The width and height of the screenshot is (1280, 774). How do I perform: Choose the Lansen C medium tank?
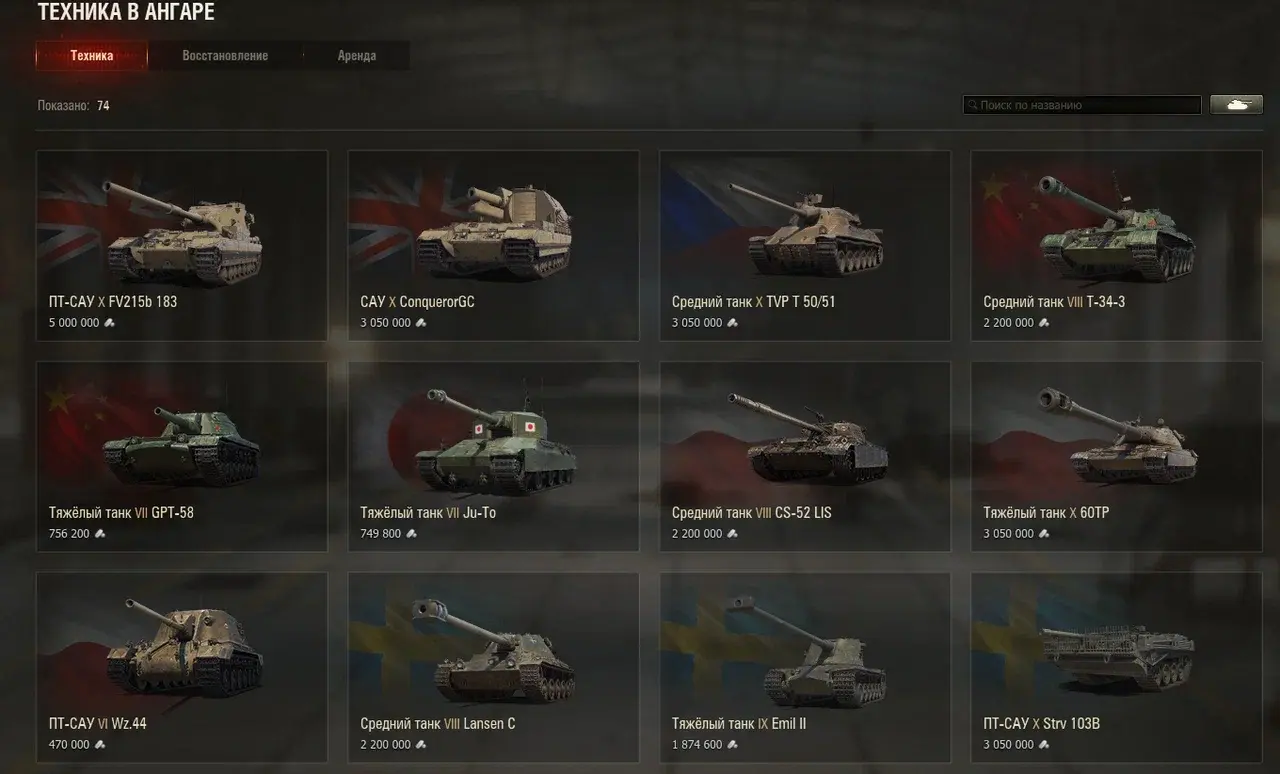[493, 667]
